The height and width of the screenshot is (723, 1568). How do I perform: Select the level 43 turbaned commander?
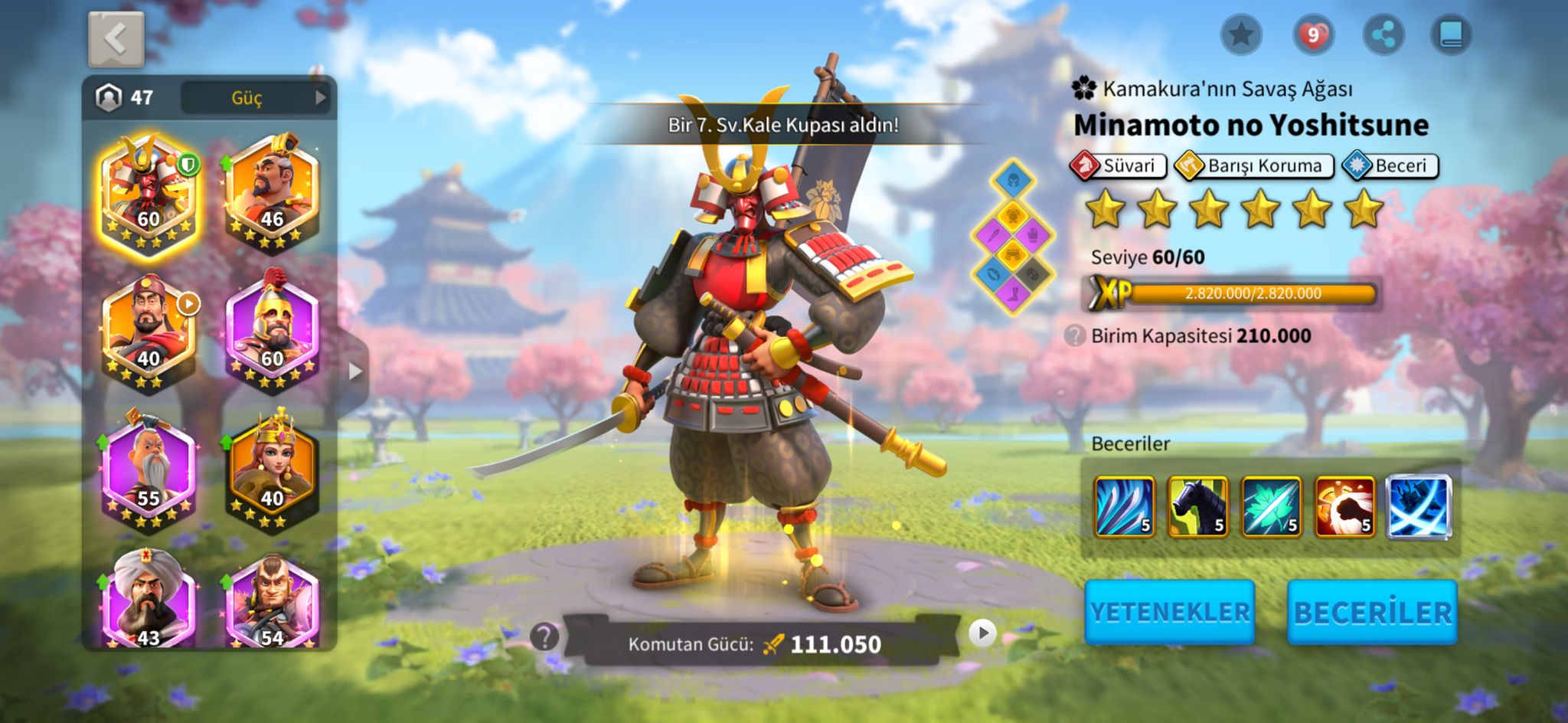tap(149, 601)
